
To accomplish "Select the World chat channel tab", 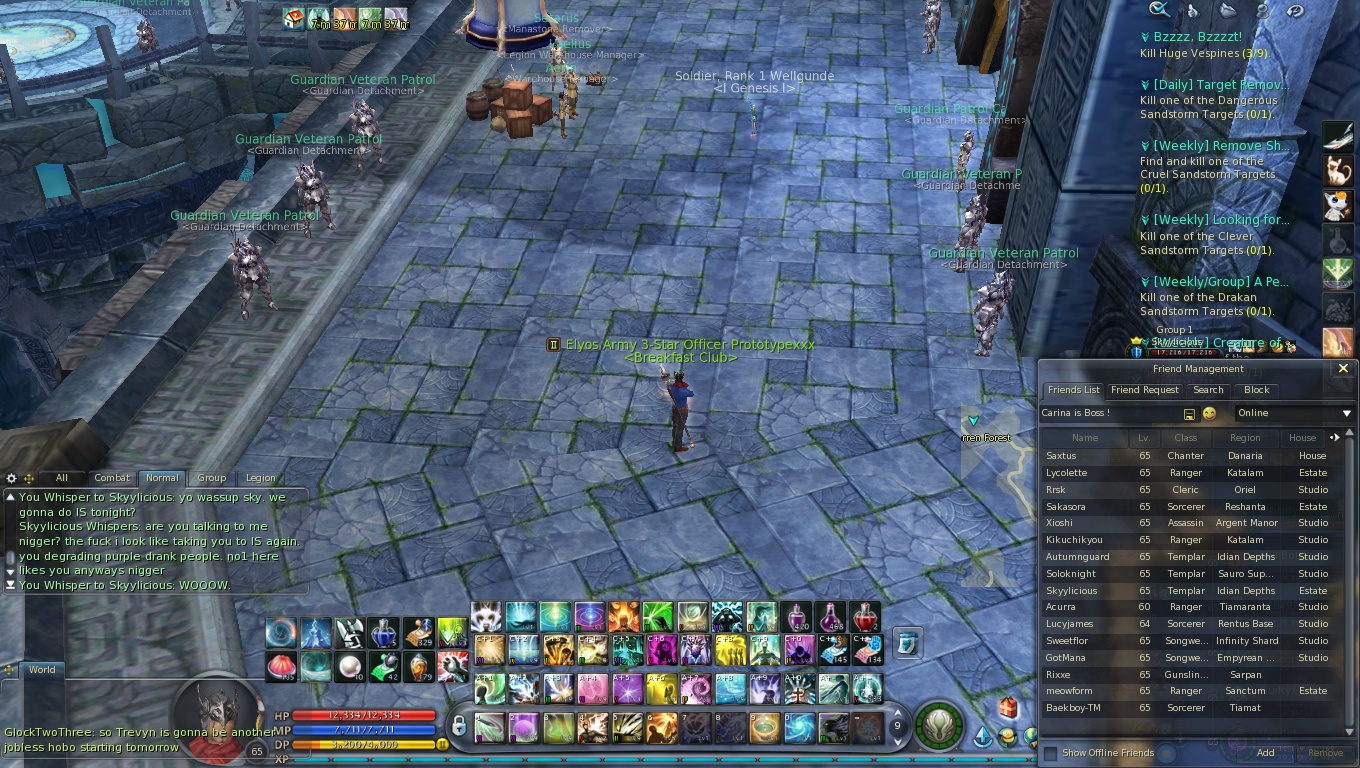I will pos(42,670).
